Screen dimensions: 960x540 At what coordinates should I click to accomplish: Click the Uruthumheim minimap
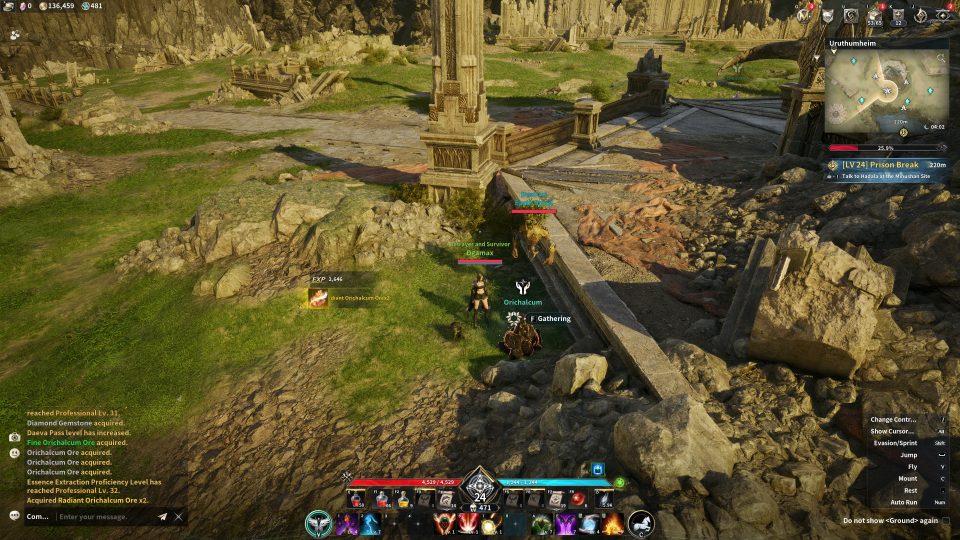pyautogui.click(x=886, y=95)
